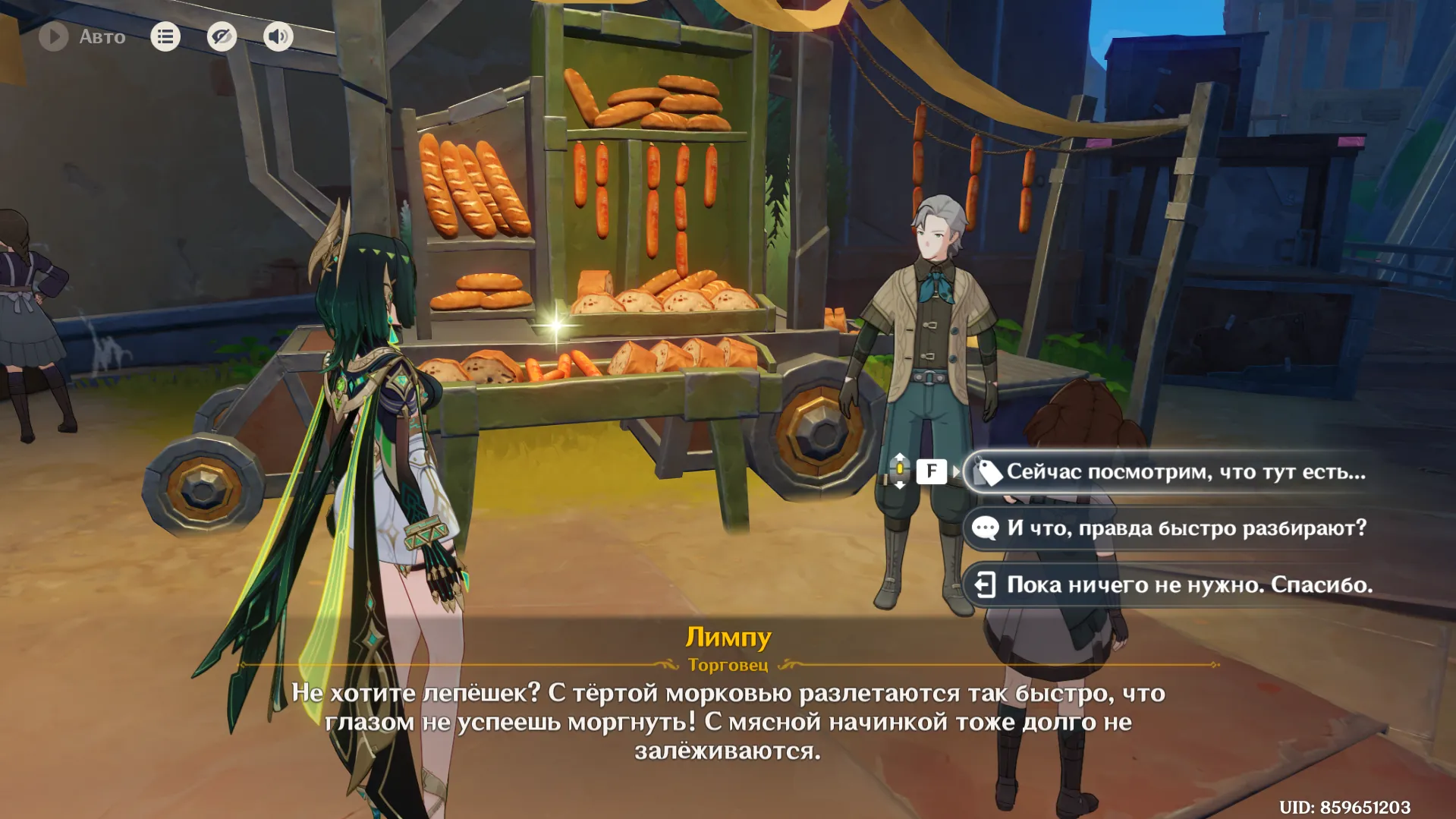The height and width of the screenshot is (819, 1456).
Task: Hide the dialogue interface with eye icon
Action: coord(222,36)
